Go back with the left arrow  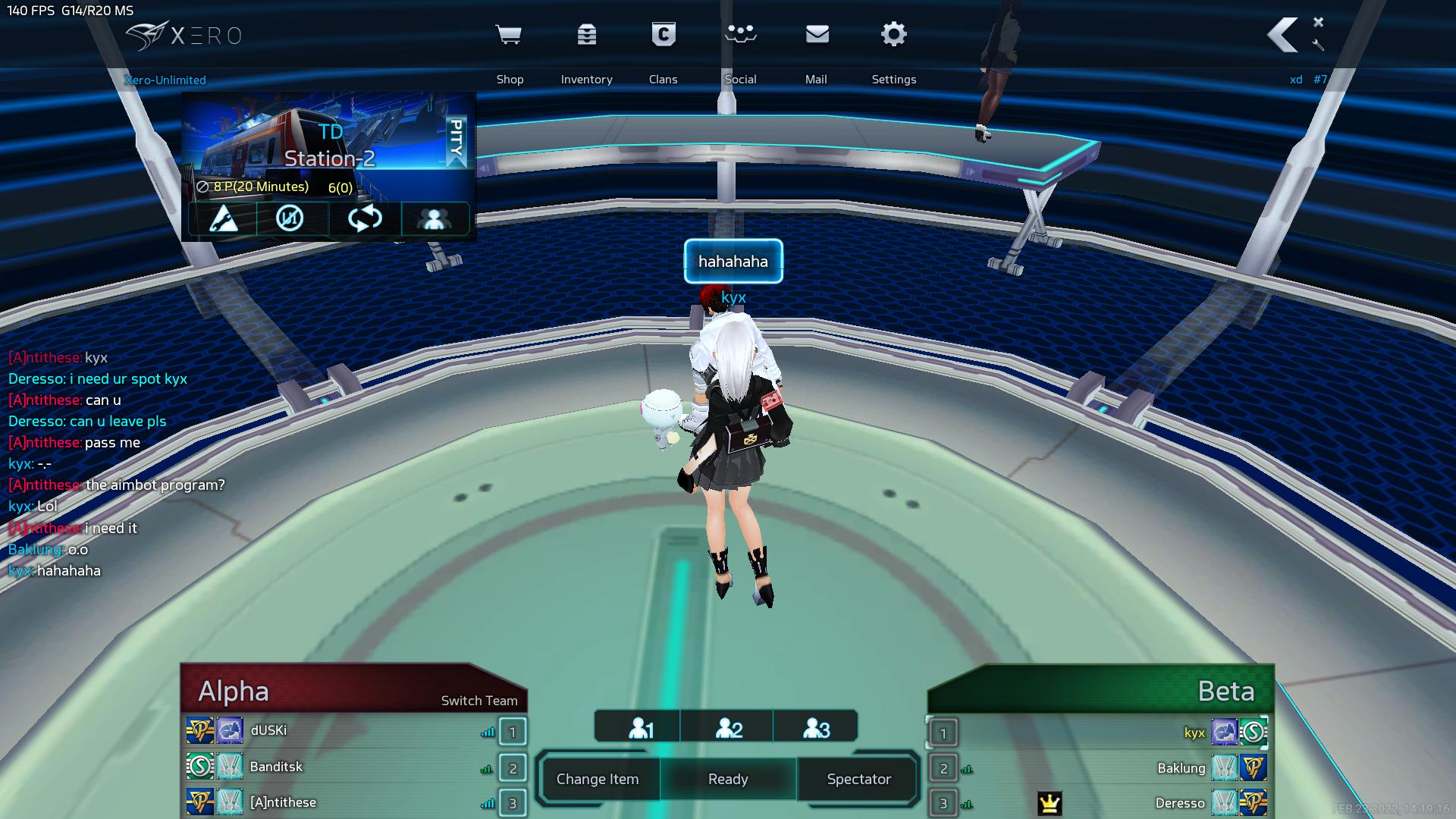point(1282,36)
